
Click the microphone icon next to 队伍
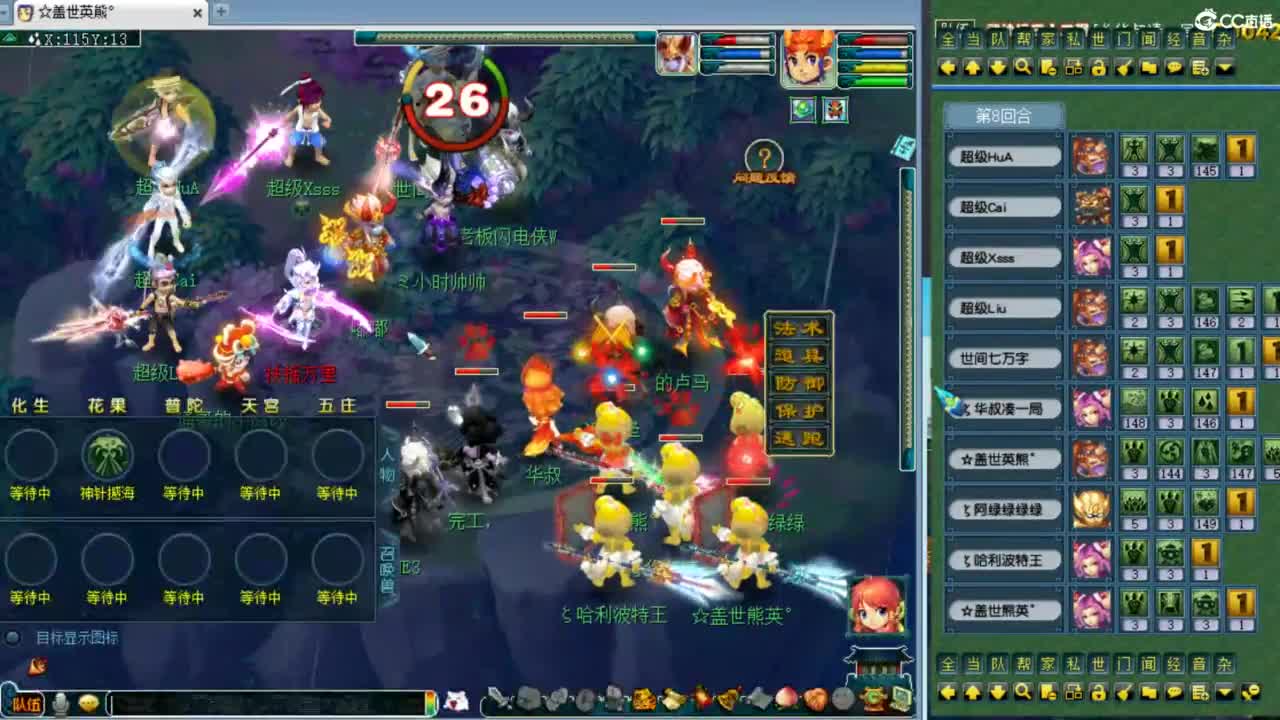(x=62, y=702)
